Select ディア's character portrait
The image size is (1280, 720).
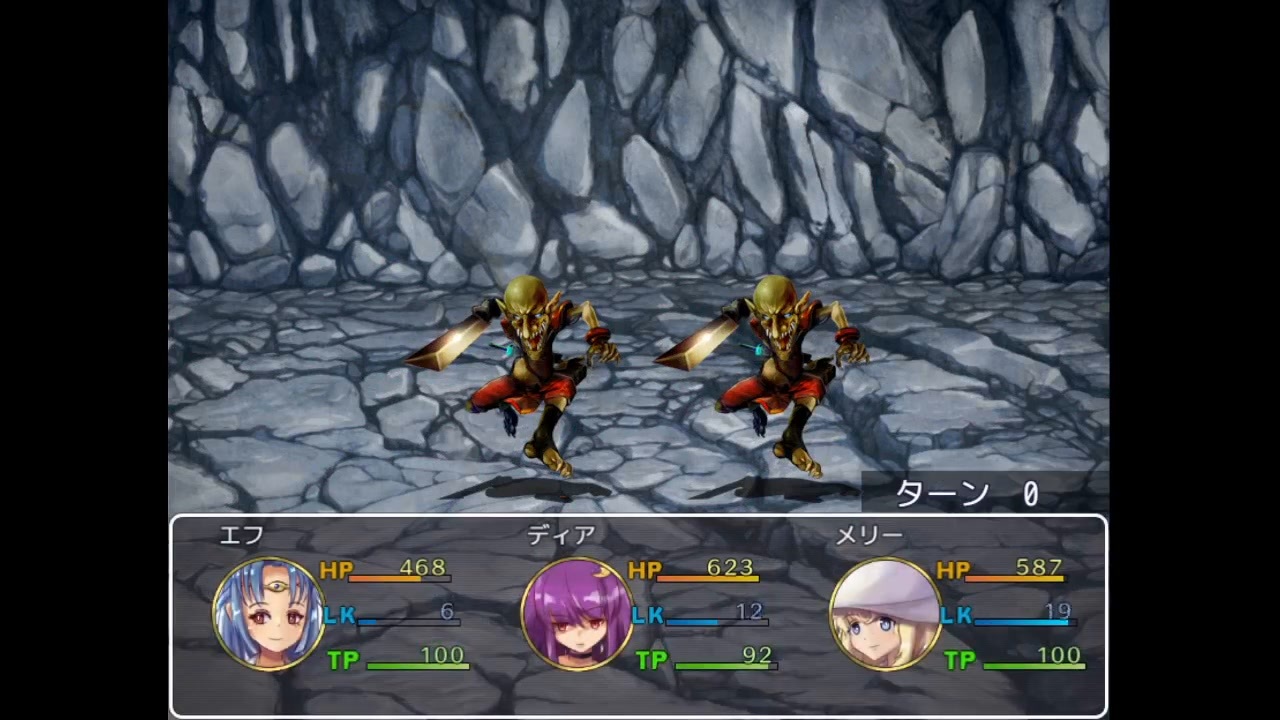click(x=578, y=612)
